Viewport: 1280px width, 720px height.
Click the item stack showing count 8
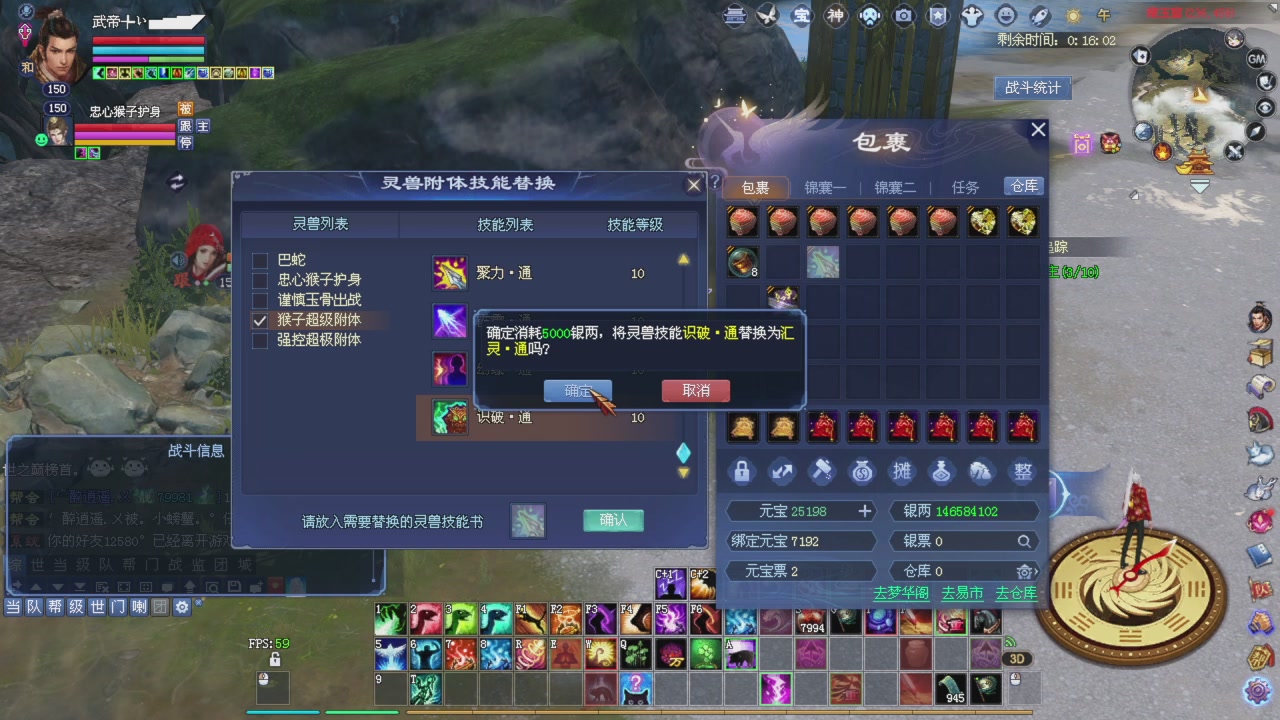(742, 262)
